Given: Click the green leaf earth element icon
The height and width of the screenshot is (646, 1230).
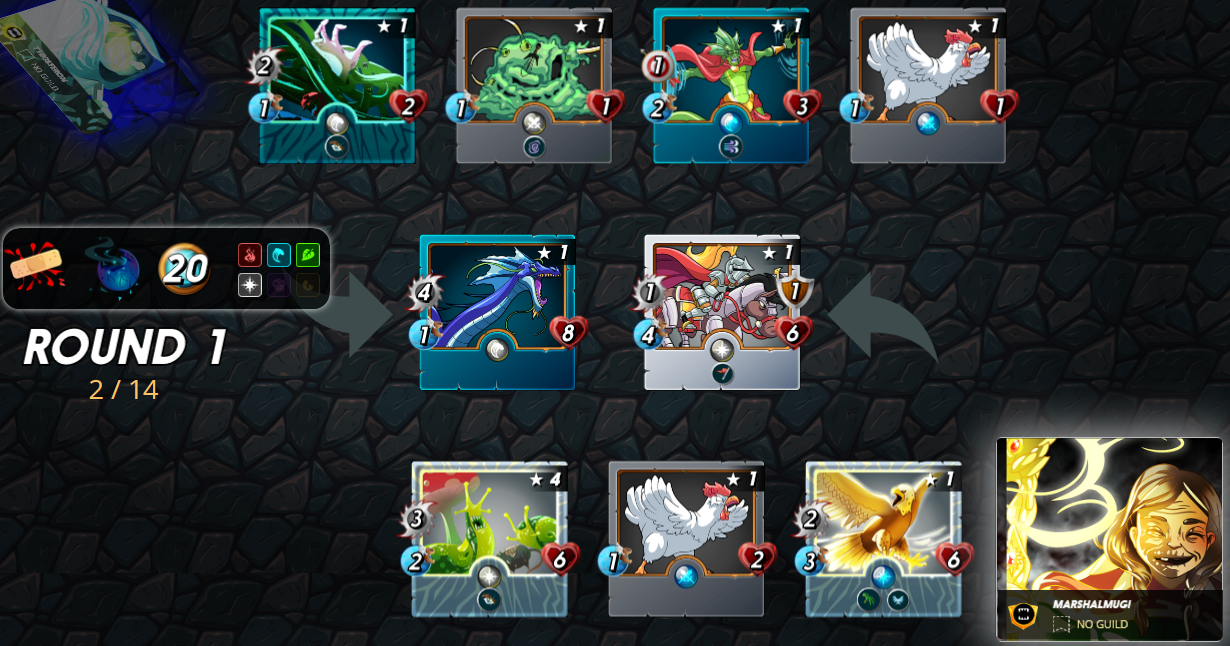Looking at the screenshot, I should (x=308, y=255).
